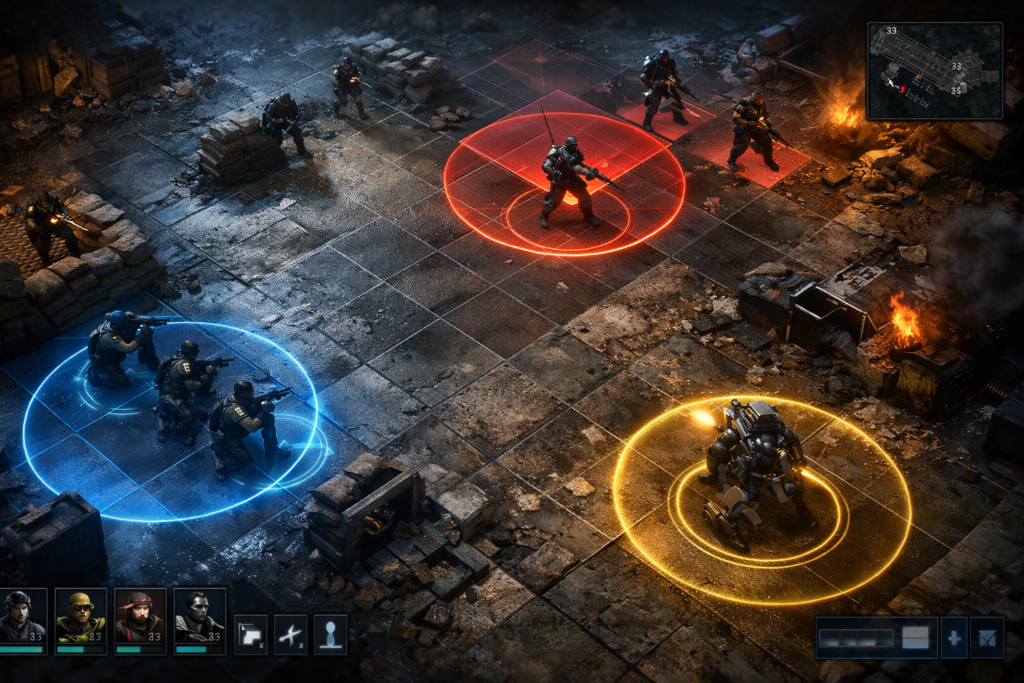The width and height of the screenshot is (1024, 683).
Task: Target the red-ringed enemy soldier
Action: coord(568,182)
